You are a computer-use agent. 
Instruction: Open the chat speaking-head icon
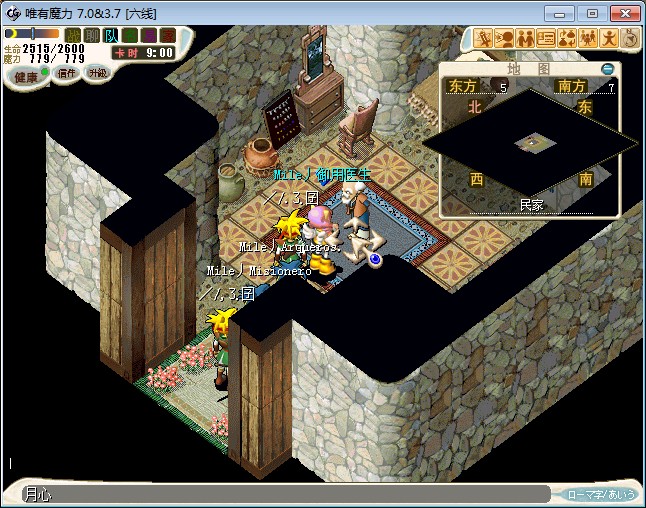point(505,39)
